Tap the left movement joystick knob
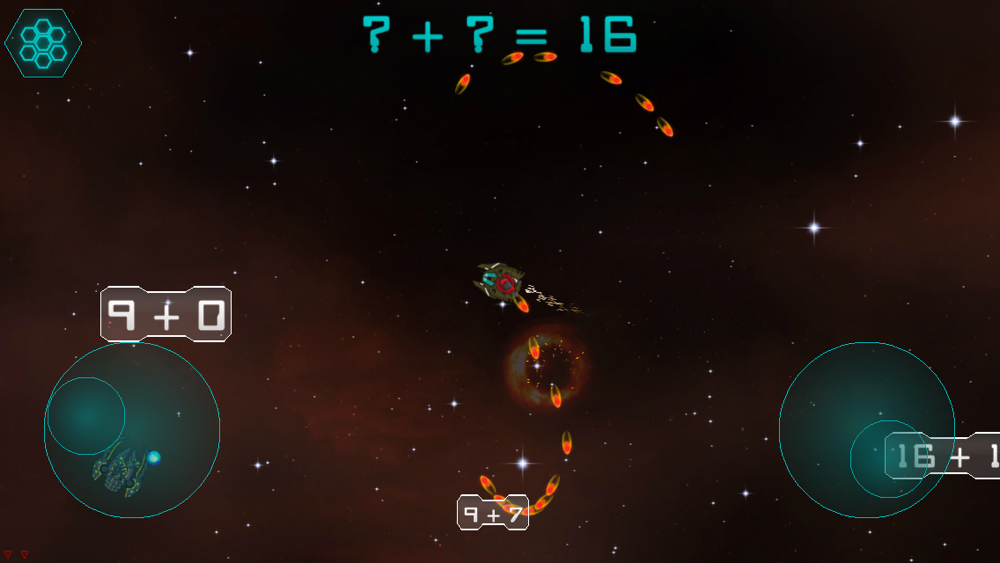This screenshot has height=563, width=1000. (86, 416)
